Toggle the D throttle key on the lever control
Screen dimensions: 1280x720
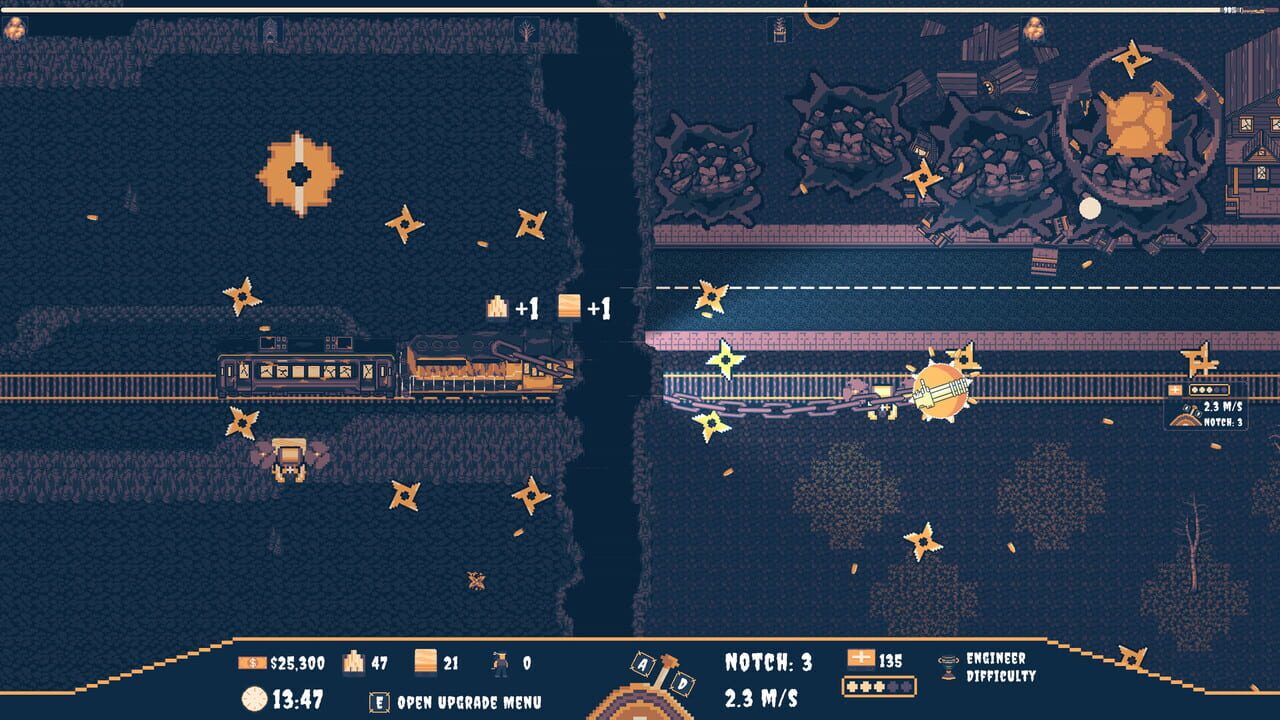[x=683, y=685]
